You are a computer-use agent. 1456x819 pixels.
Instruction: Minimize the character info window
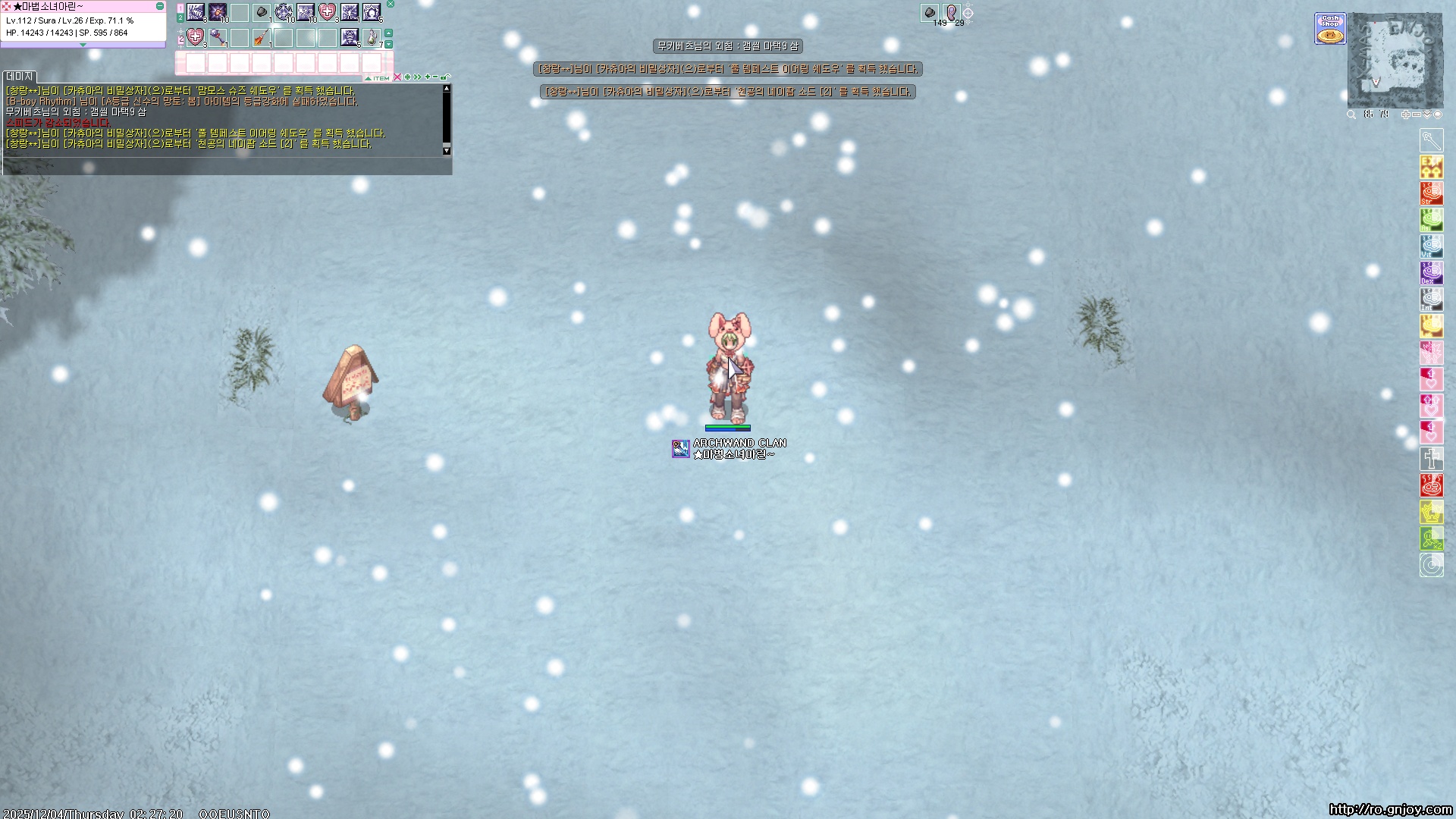pyautogui.click(x=160, y=6)
